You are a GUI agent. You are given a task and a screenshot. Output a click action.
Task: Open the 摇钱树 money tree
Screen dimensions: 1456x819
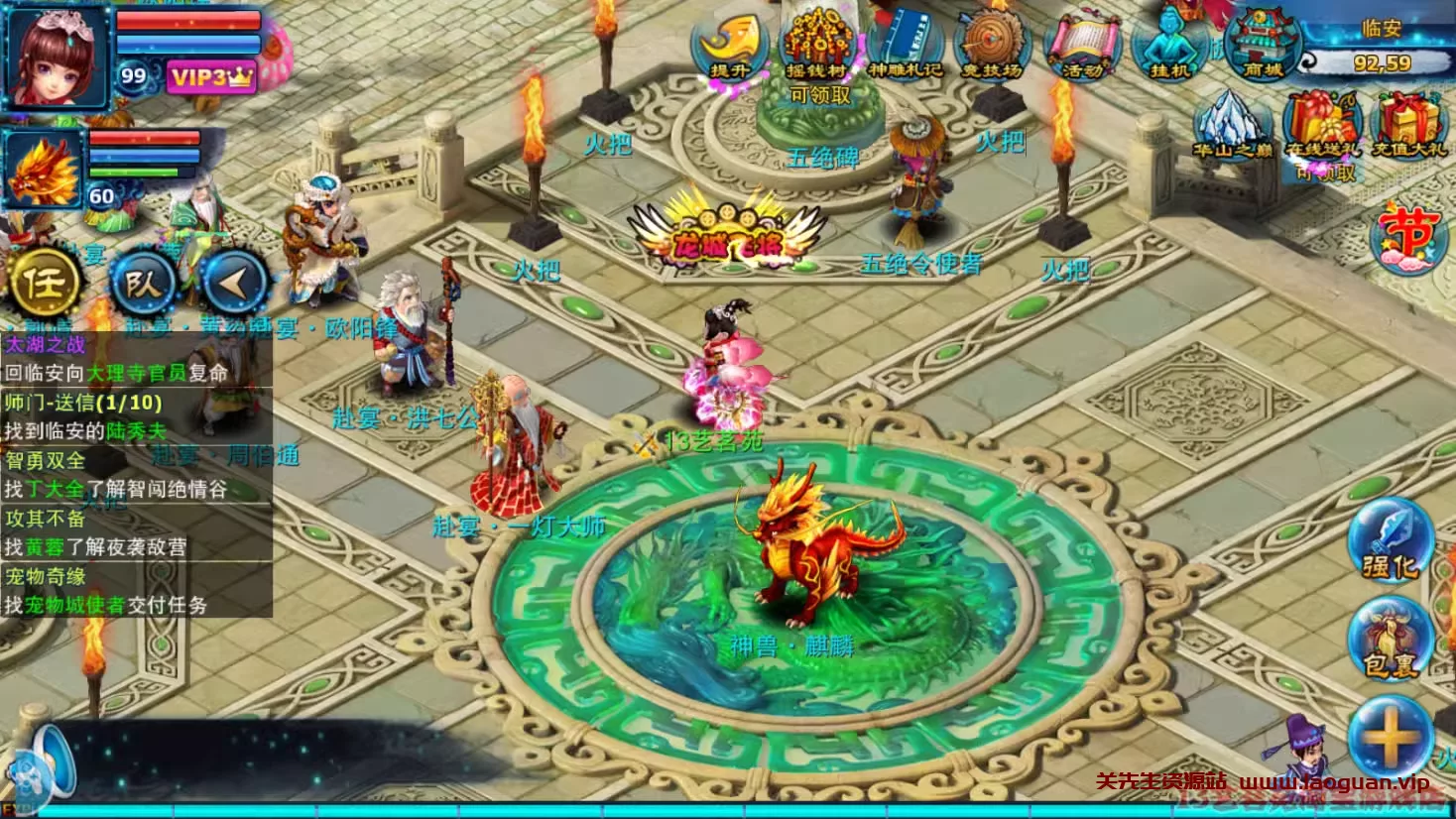[817, 45]
